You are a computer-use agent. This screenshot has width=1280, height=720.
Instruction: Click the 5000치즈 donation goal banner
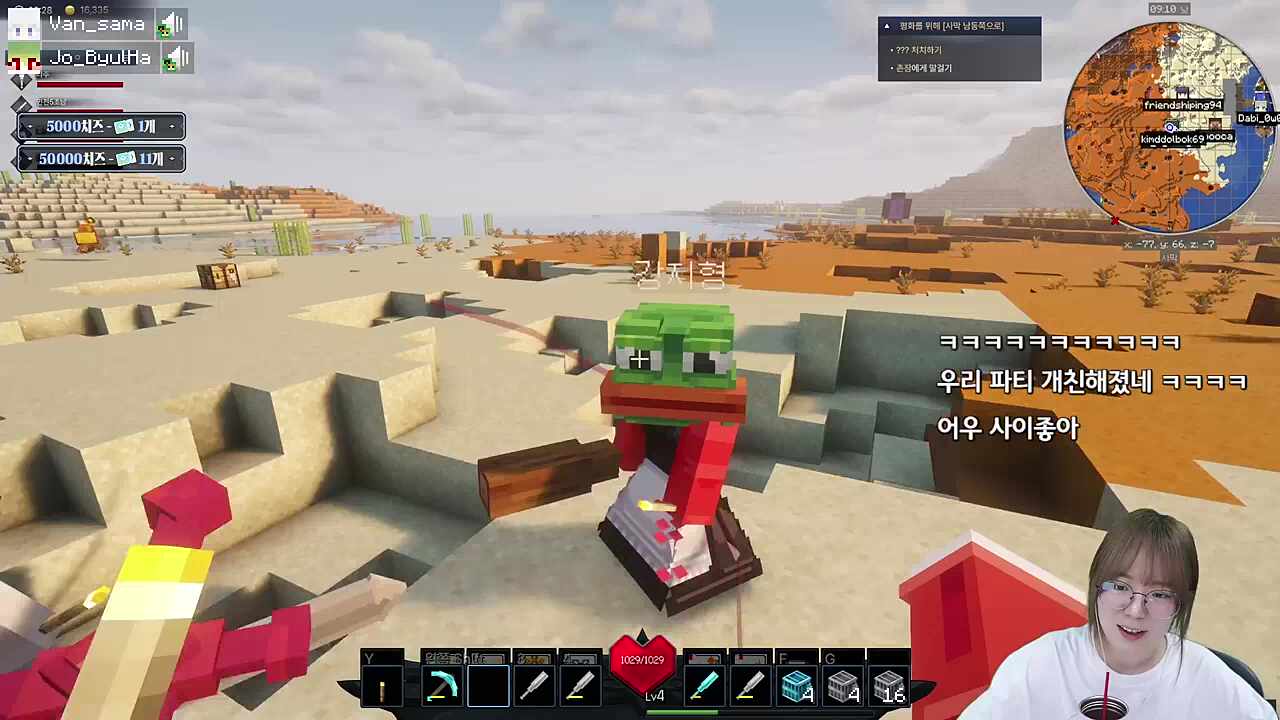tap(101, 127)
